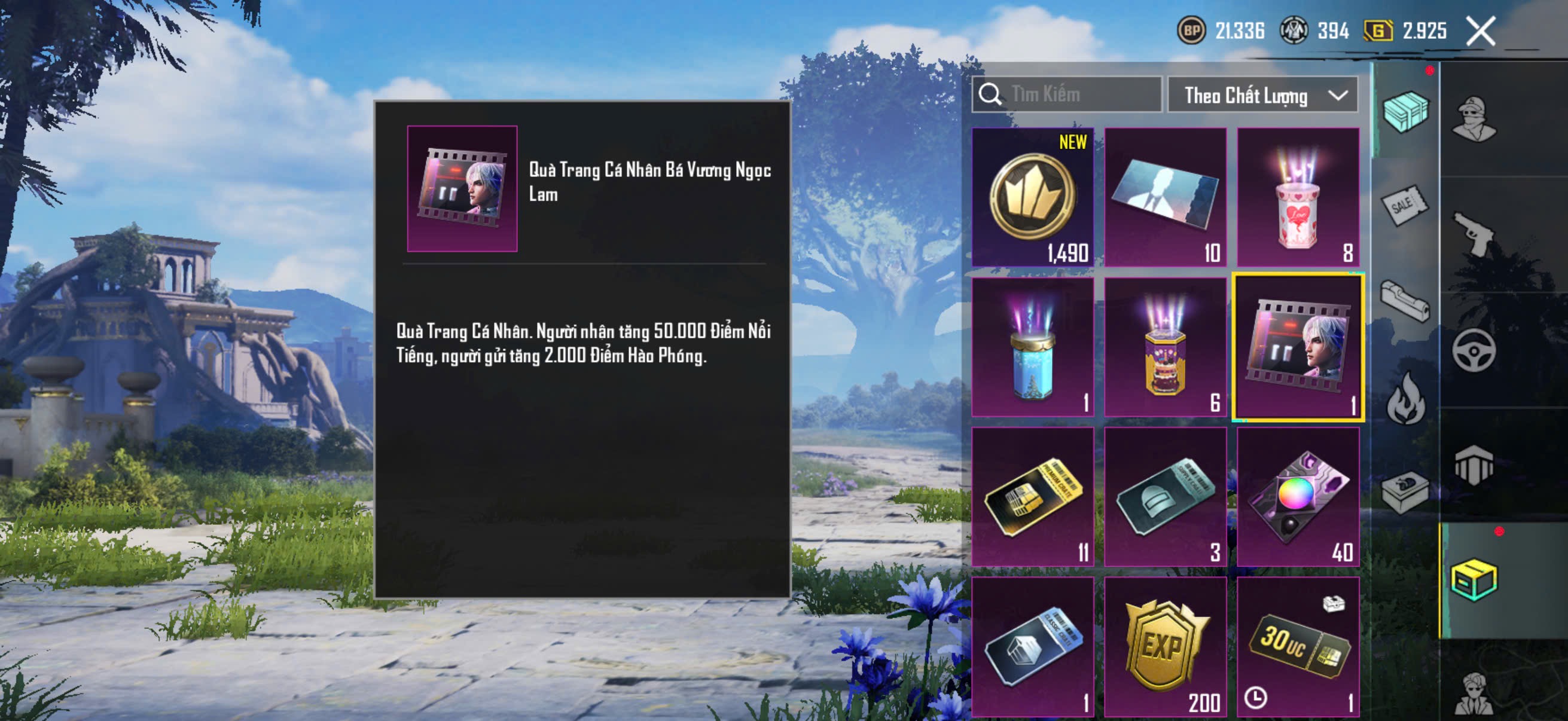
Task: Open the SALE ticket tab
Action: (x=1405, y=206)
